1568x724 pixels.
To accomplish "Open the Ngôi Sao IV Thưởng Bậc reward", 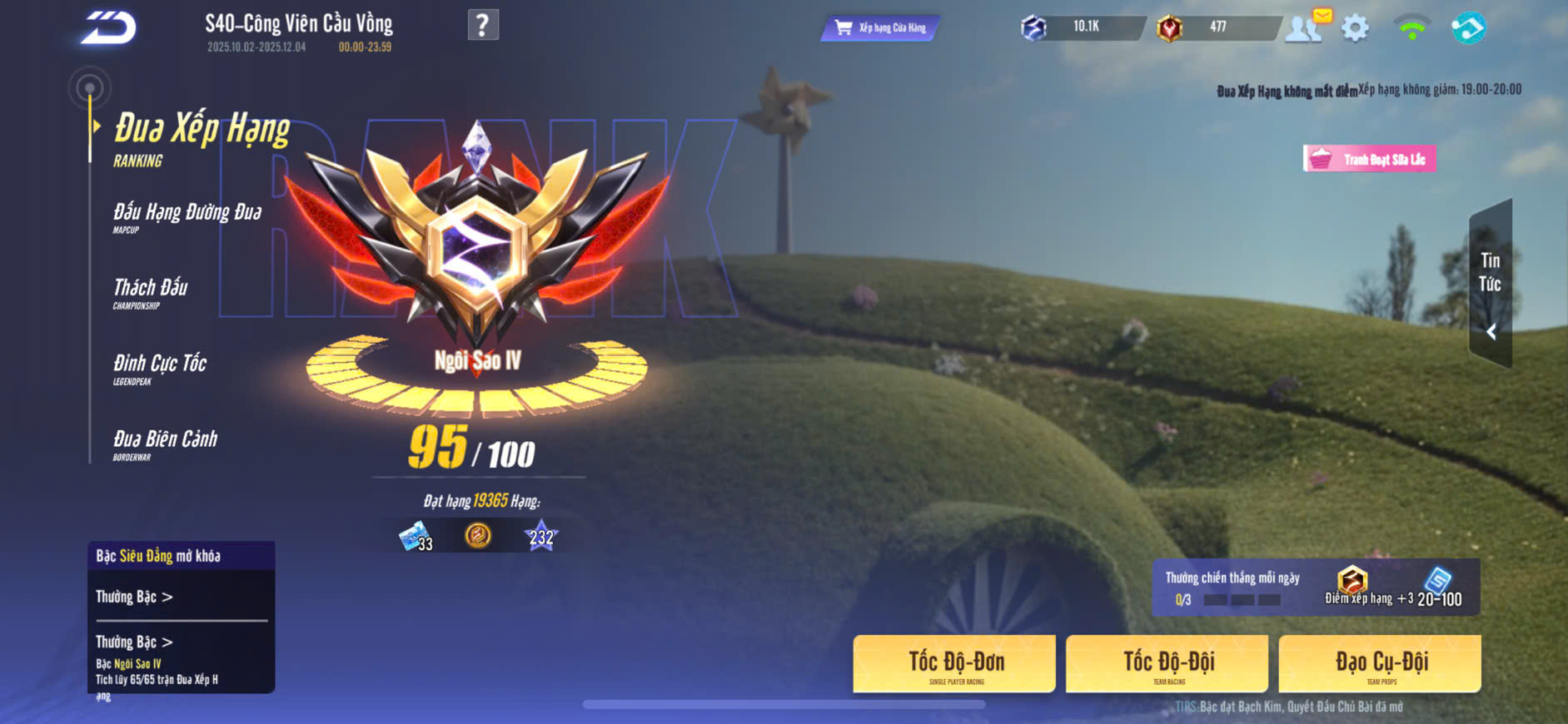I will pos(134,642).
